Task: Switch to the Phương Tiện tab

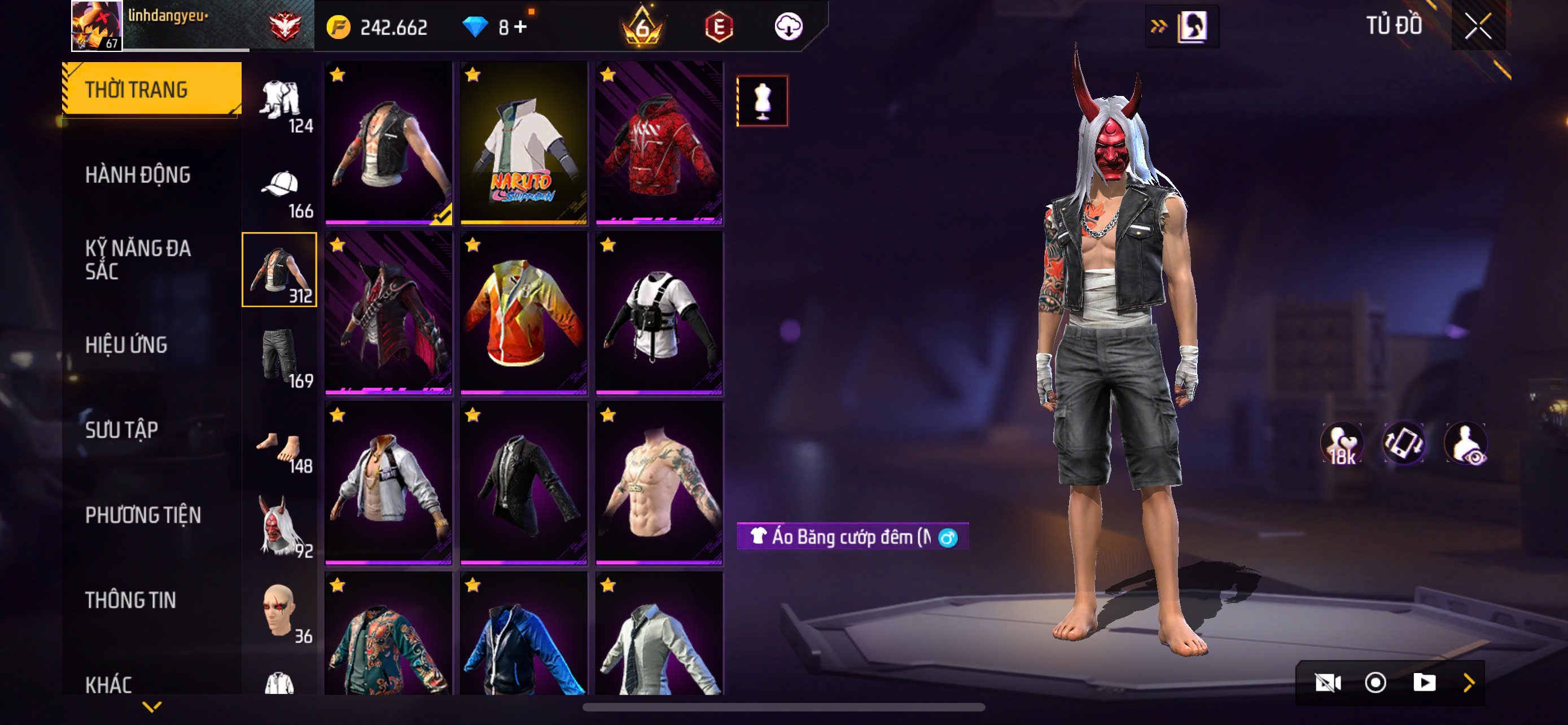Action: (142, 515)
